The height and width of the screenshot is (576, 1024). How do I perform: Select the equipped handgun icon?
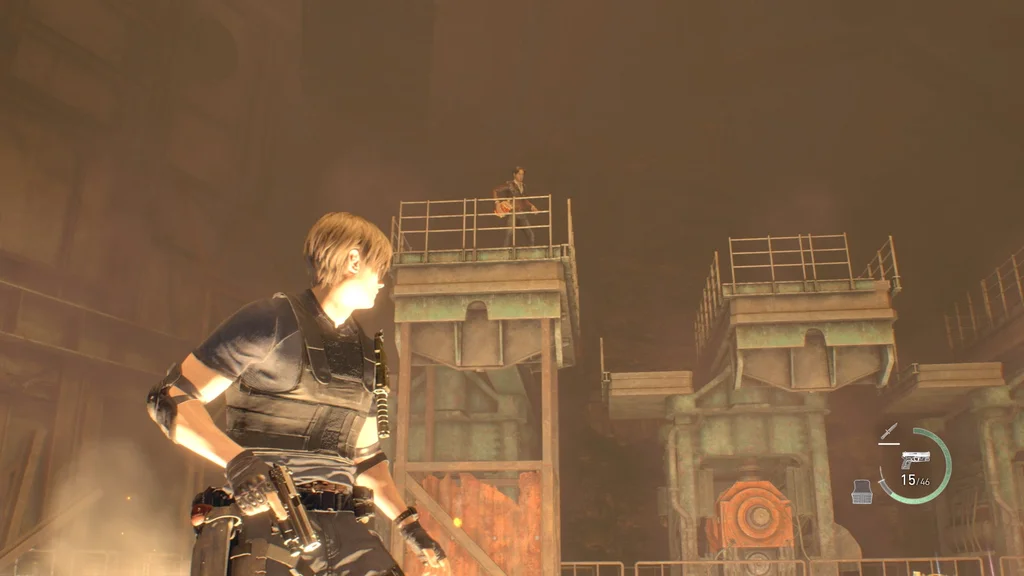point(915,458)
